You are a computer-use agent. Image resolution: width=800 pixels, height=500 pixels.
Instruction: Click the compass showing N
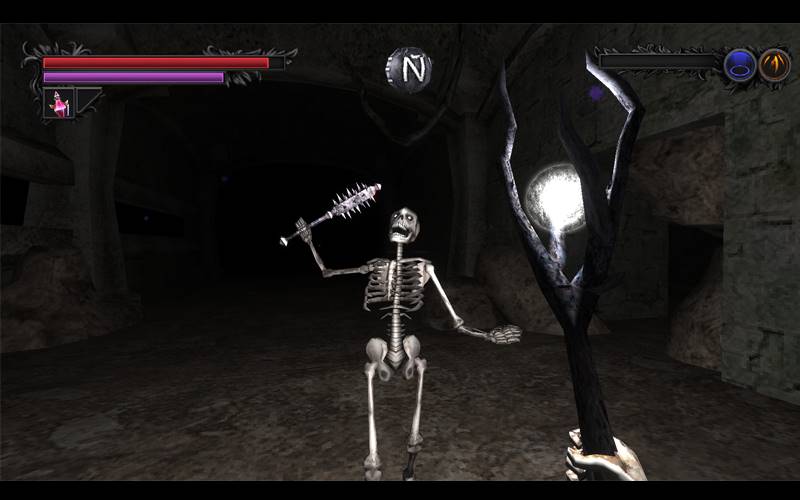click(x=408, y=67)
